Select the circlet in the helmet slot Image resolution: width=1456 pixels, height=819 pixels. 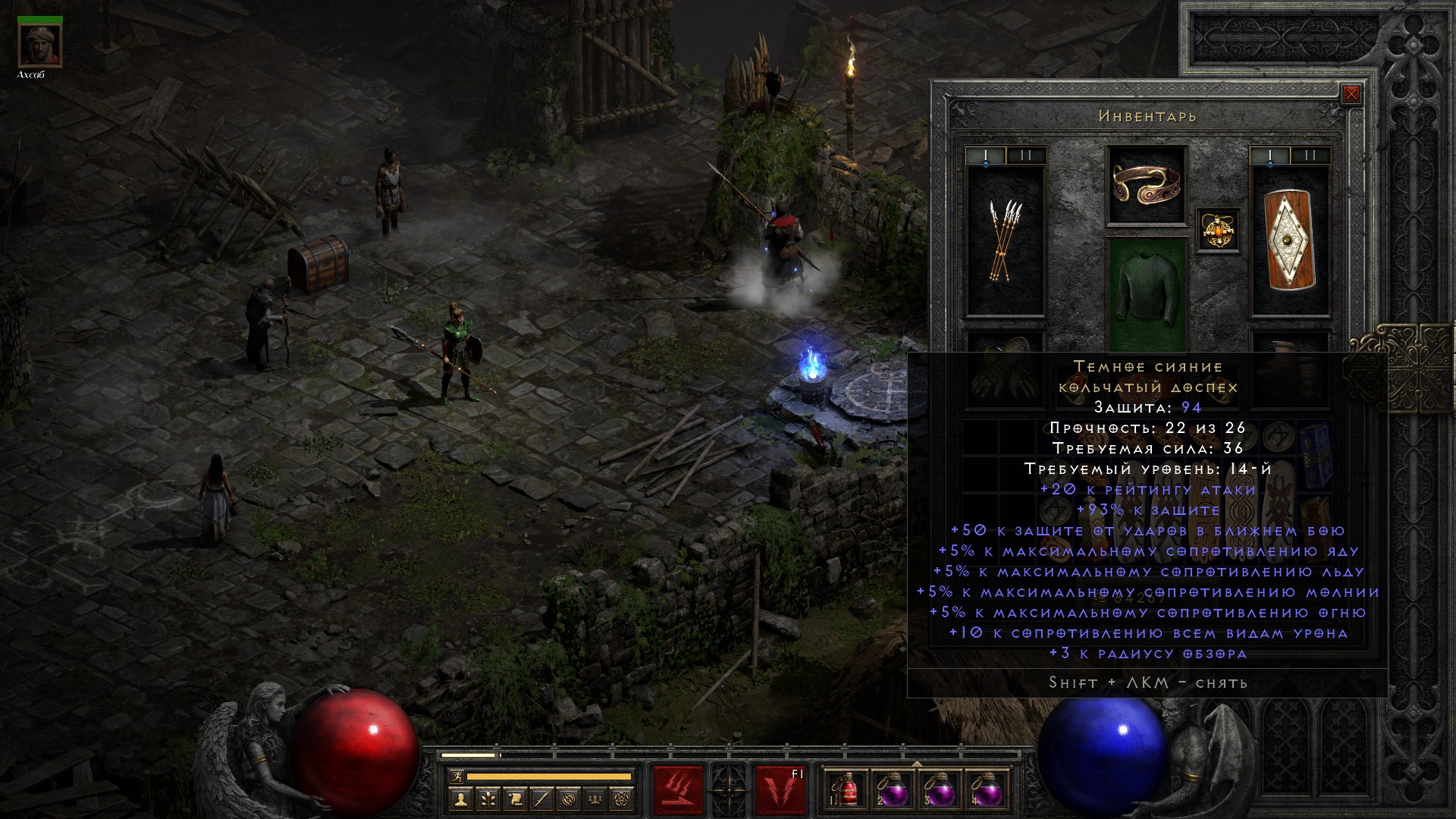(1147, 185)
